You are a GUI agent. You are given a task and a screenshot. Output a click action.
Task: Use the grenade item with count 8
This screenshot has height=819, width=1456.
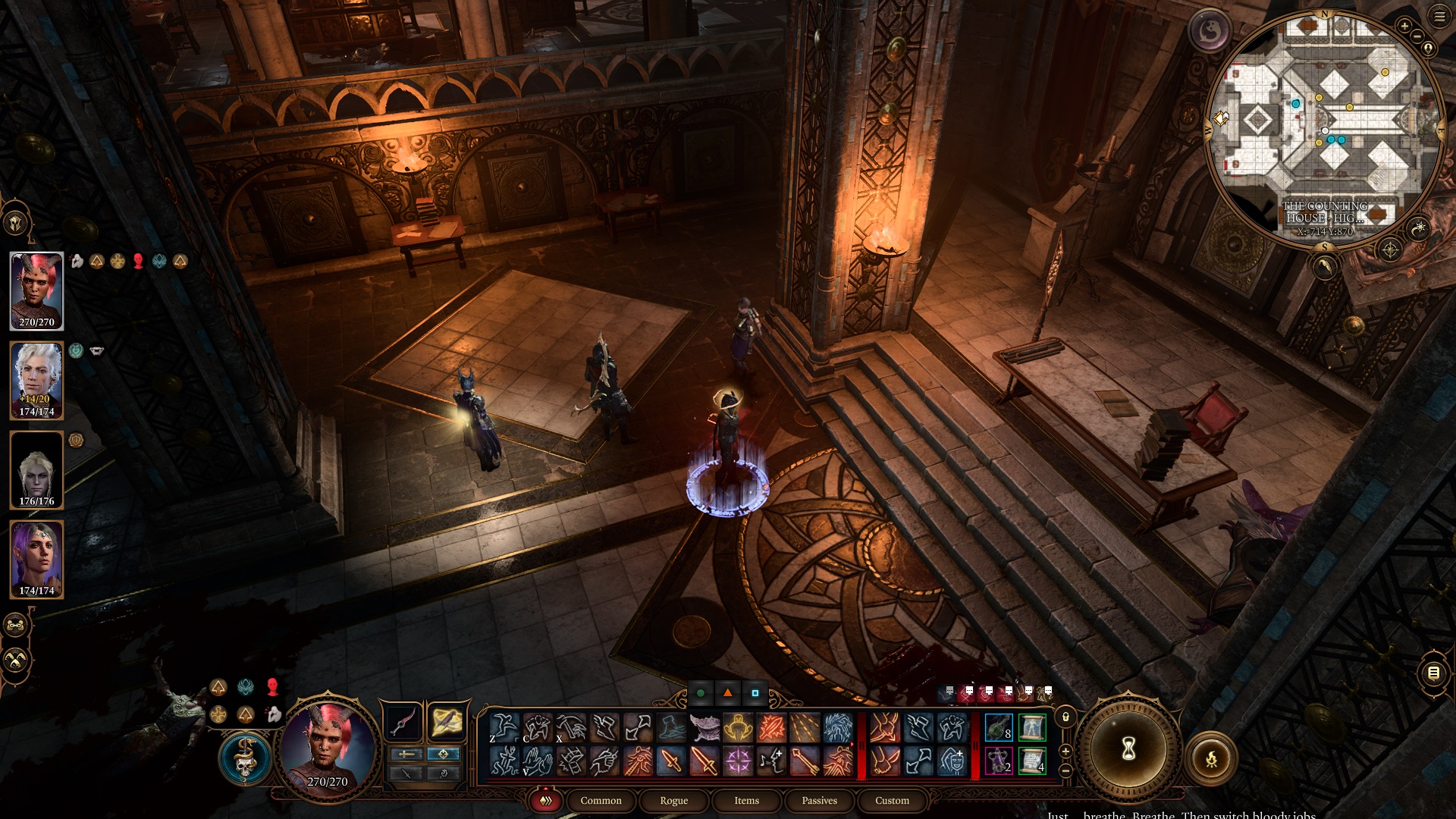click(x=999, y=727)
